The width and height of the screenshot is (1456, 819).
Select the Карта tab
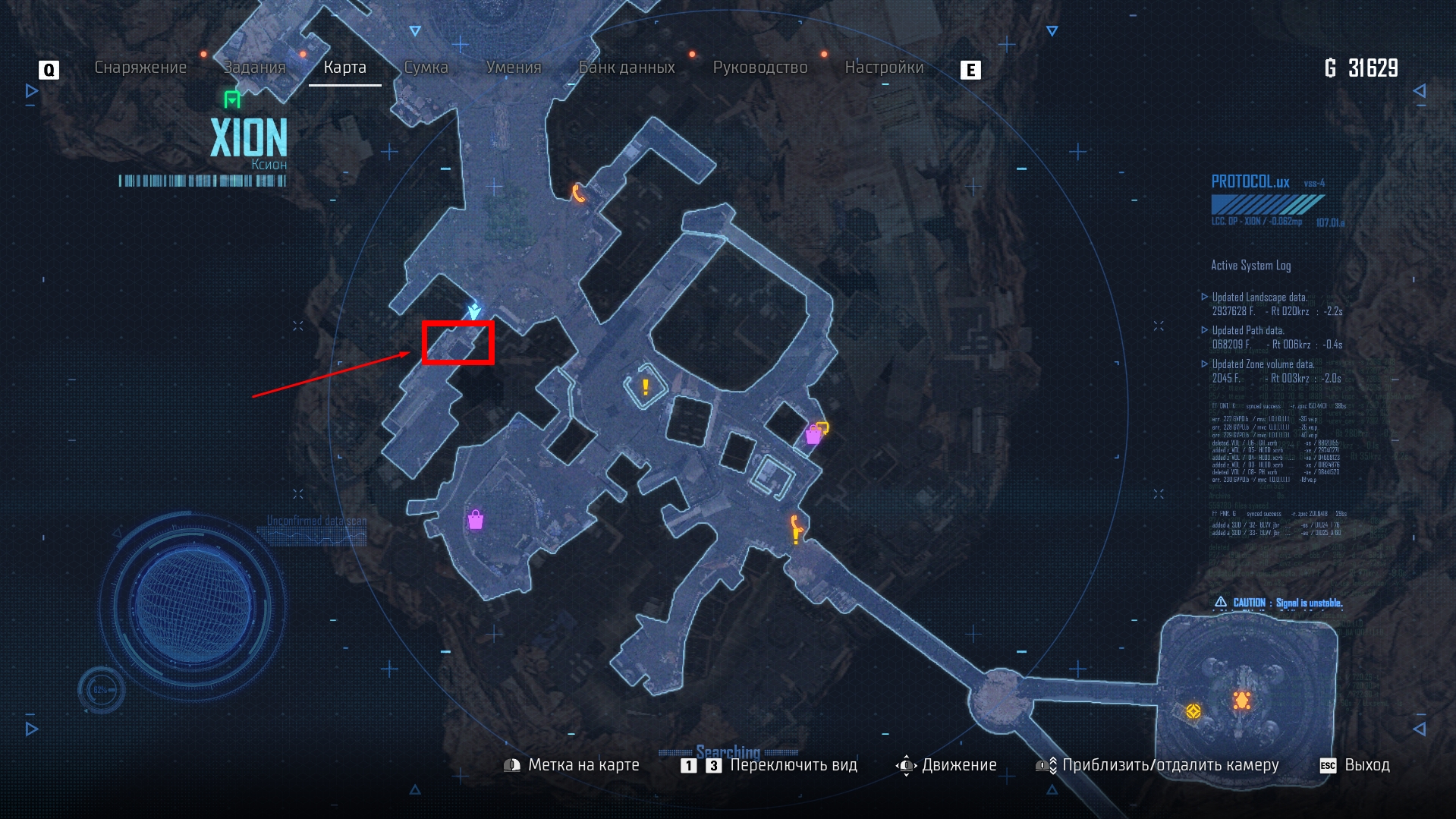tap(344, 68)
